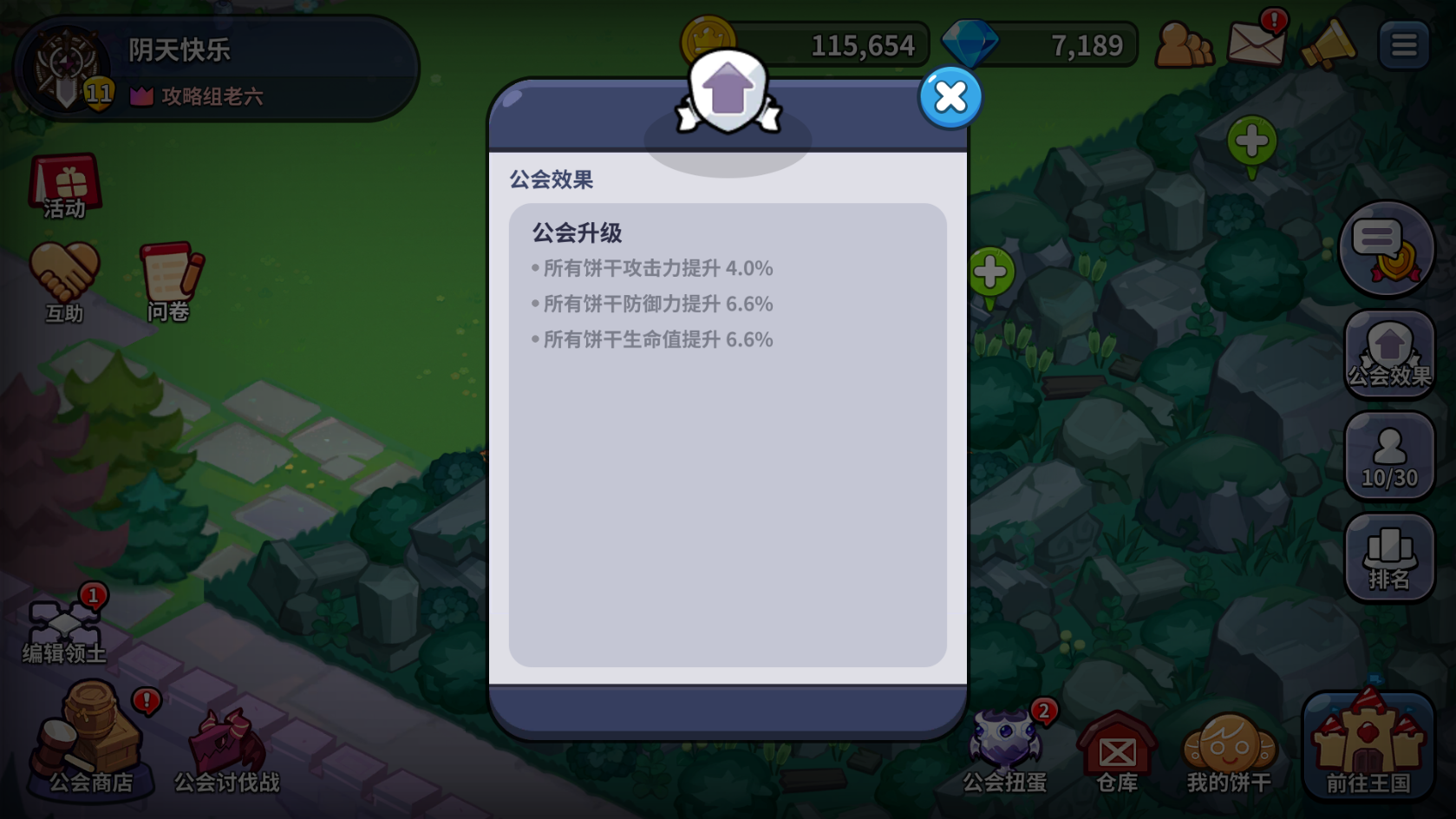
Task: Open the 排名 ranking panel
Action: click(1389, 556)
